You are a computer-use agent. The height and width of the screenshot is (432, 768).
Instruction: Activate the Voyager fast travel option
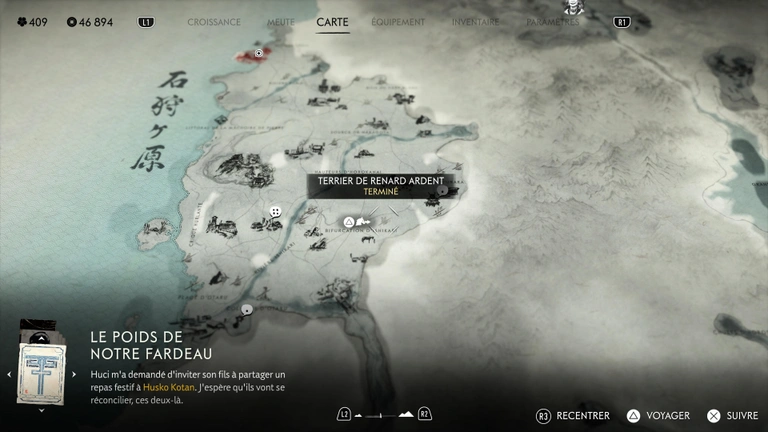coord(658,416)
